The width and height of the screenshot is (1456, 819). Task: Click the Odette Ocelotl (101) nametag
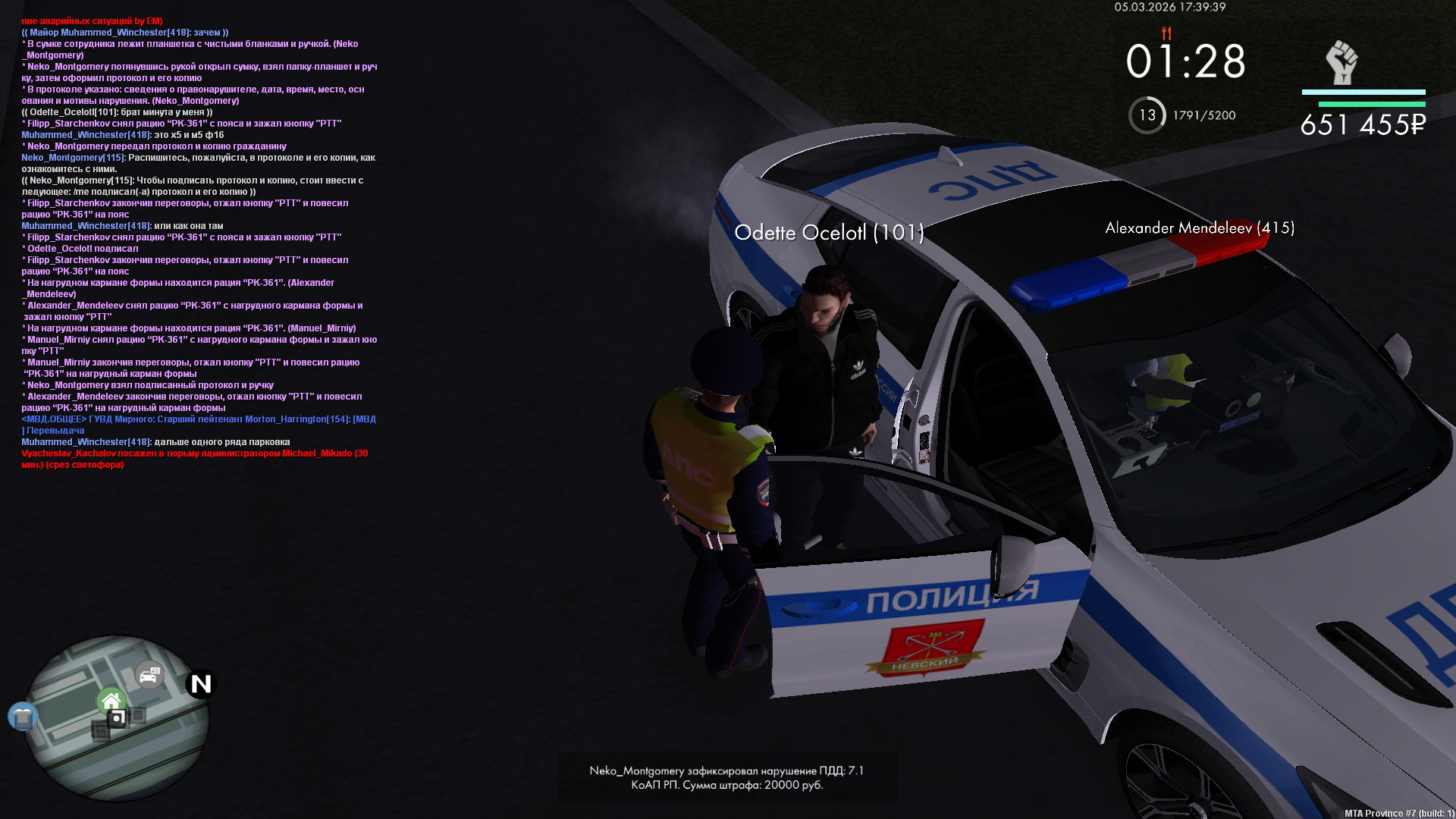829,233
